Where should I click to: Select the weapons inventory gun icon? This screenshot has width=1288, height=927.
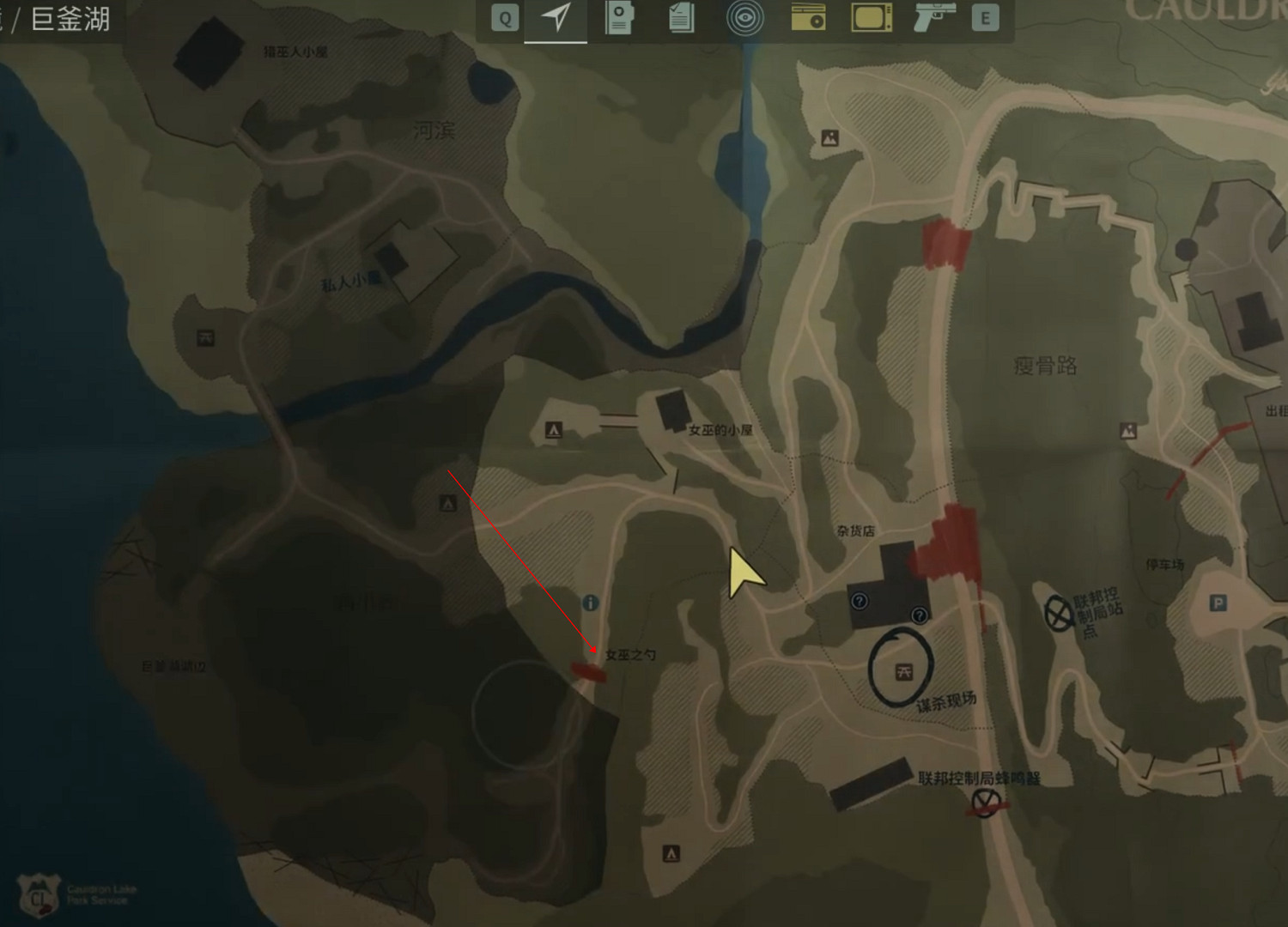pos(936,19)
